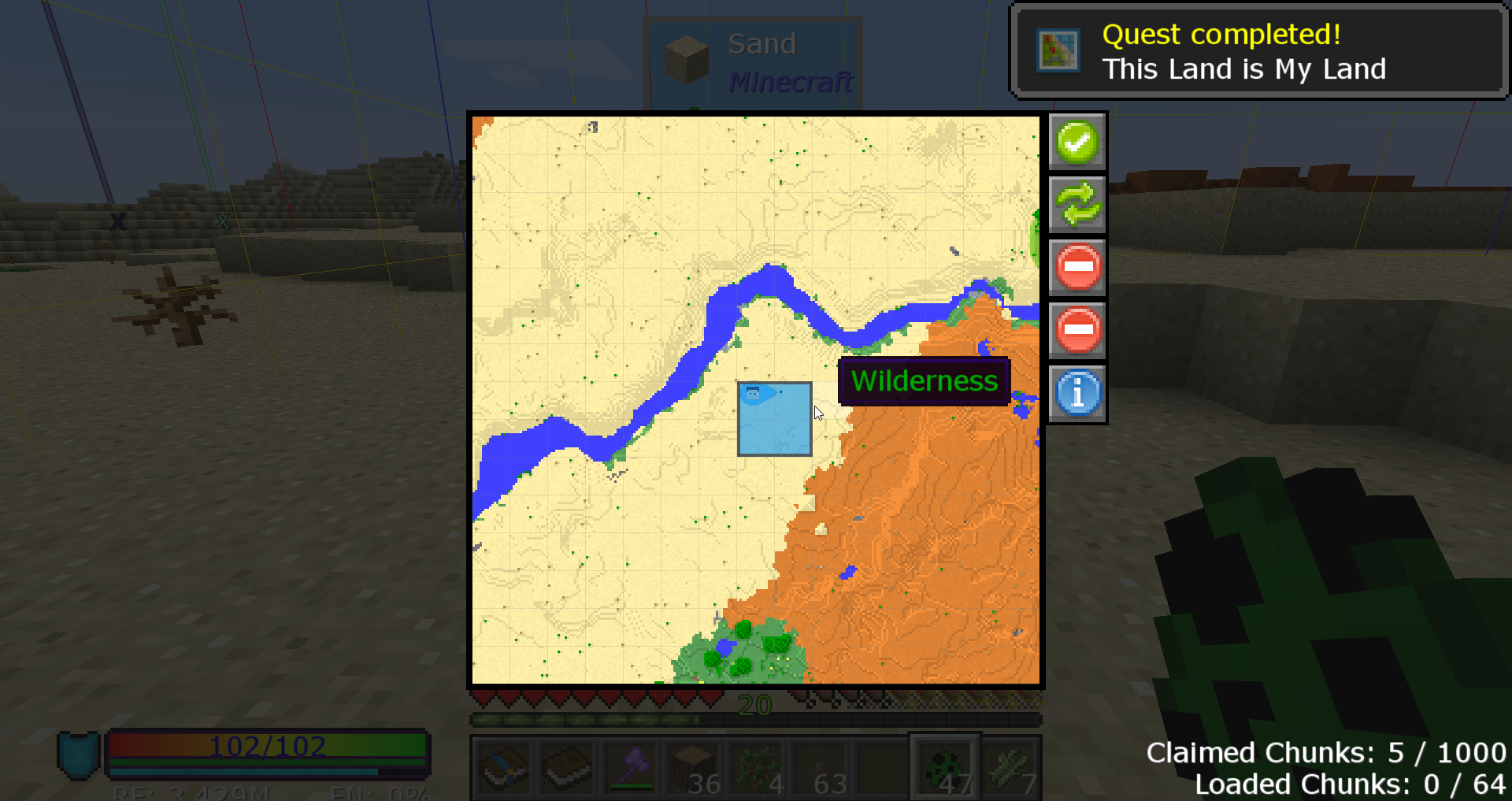Screen dimensions: 1512x801
Task: Refresh the map with green arrows button
Action: click(1077, 204)
